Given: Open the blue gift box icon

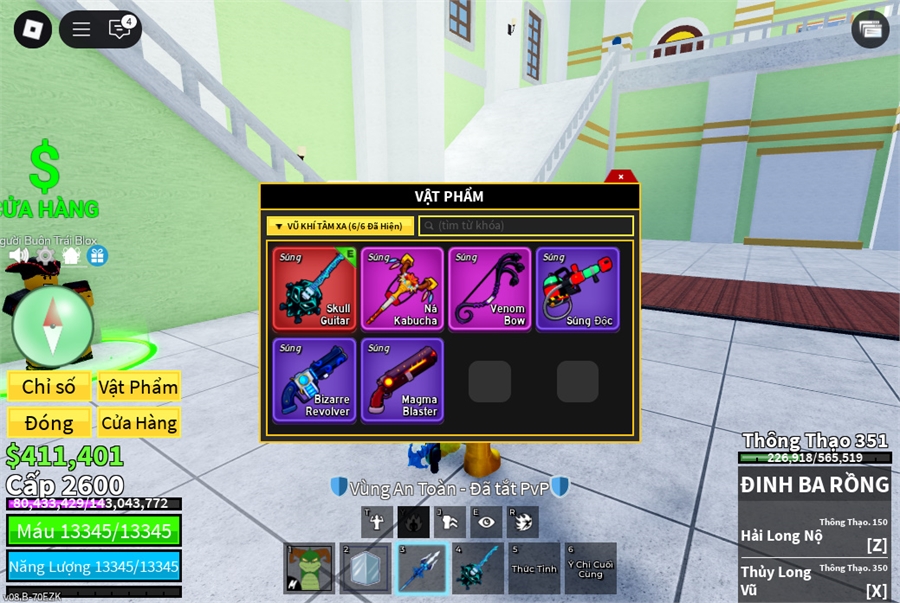Looking at the screenshot, I should pos(97,256).
